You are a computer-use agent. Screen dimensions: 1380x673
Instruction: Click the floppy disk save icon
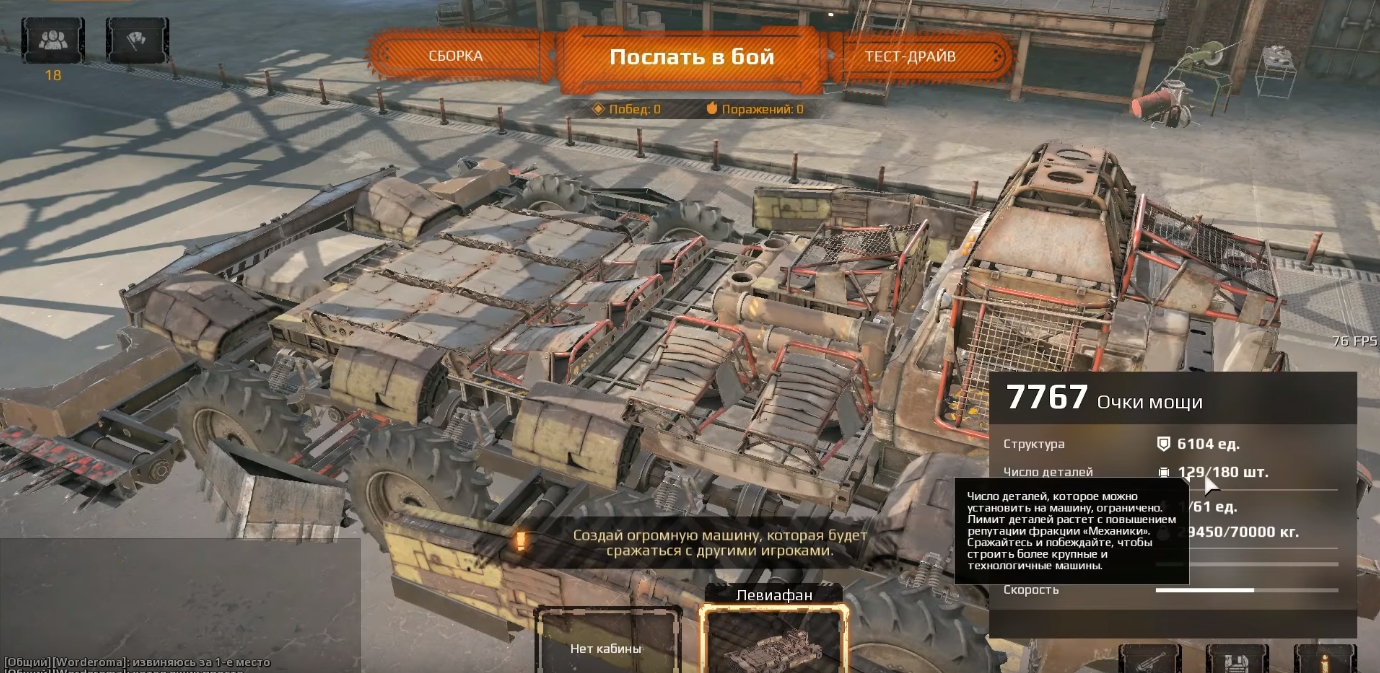pos(1237,658)
